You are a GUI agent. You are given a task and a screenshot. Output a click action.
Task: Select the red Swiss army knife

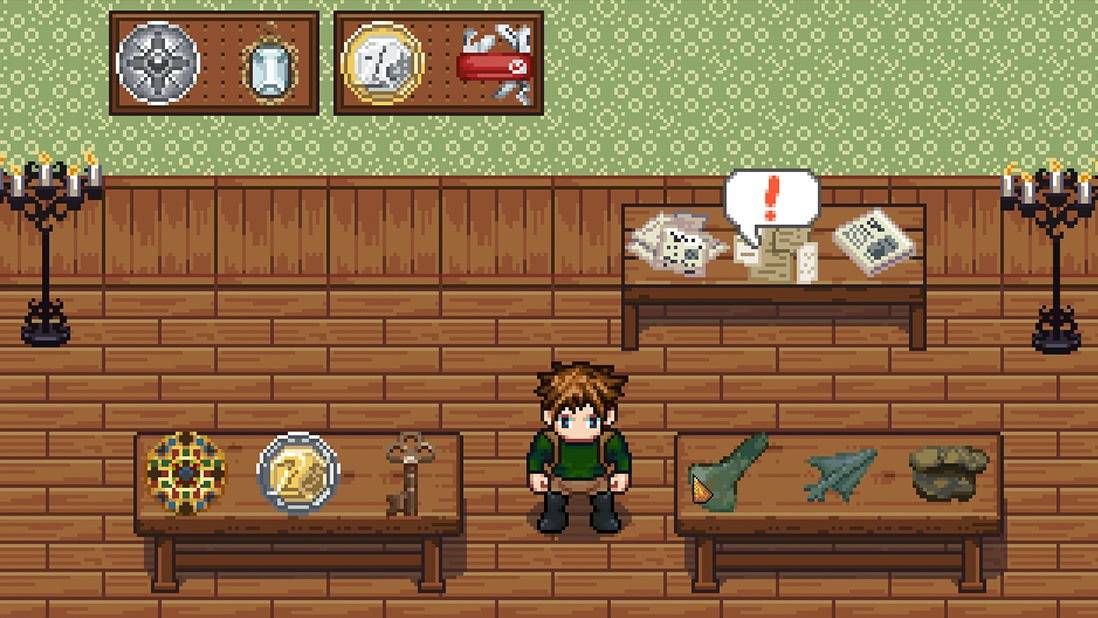(496, 65)
